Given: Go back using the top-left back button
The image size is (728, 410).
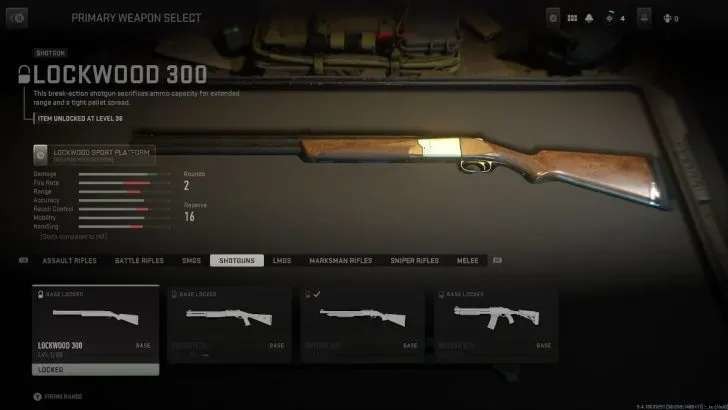Looking at the screenshot, I should pyautogui.click(x=19, y=17).
